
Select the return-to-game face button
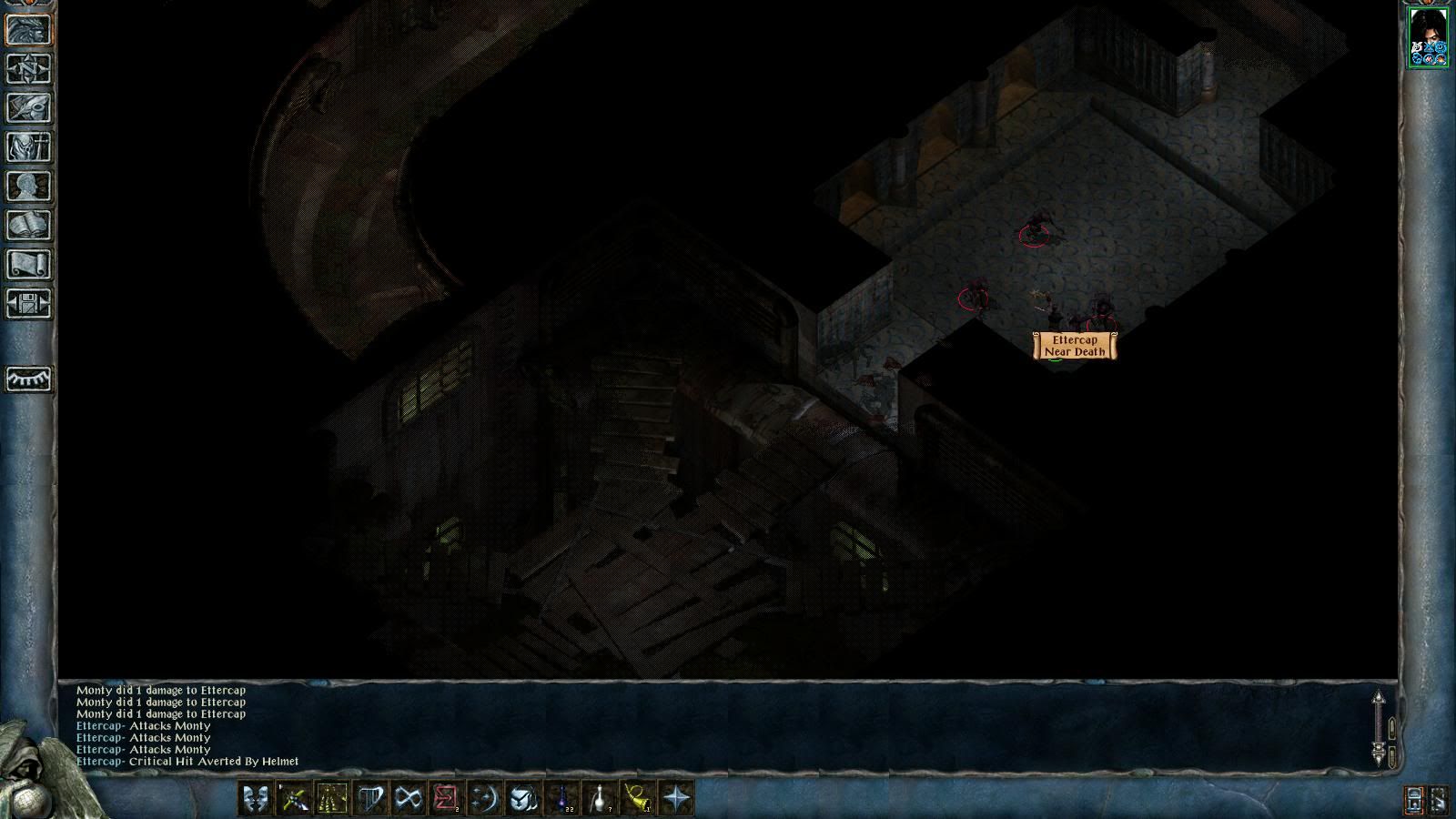pos(29,30)
